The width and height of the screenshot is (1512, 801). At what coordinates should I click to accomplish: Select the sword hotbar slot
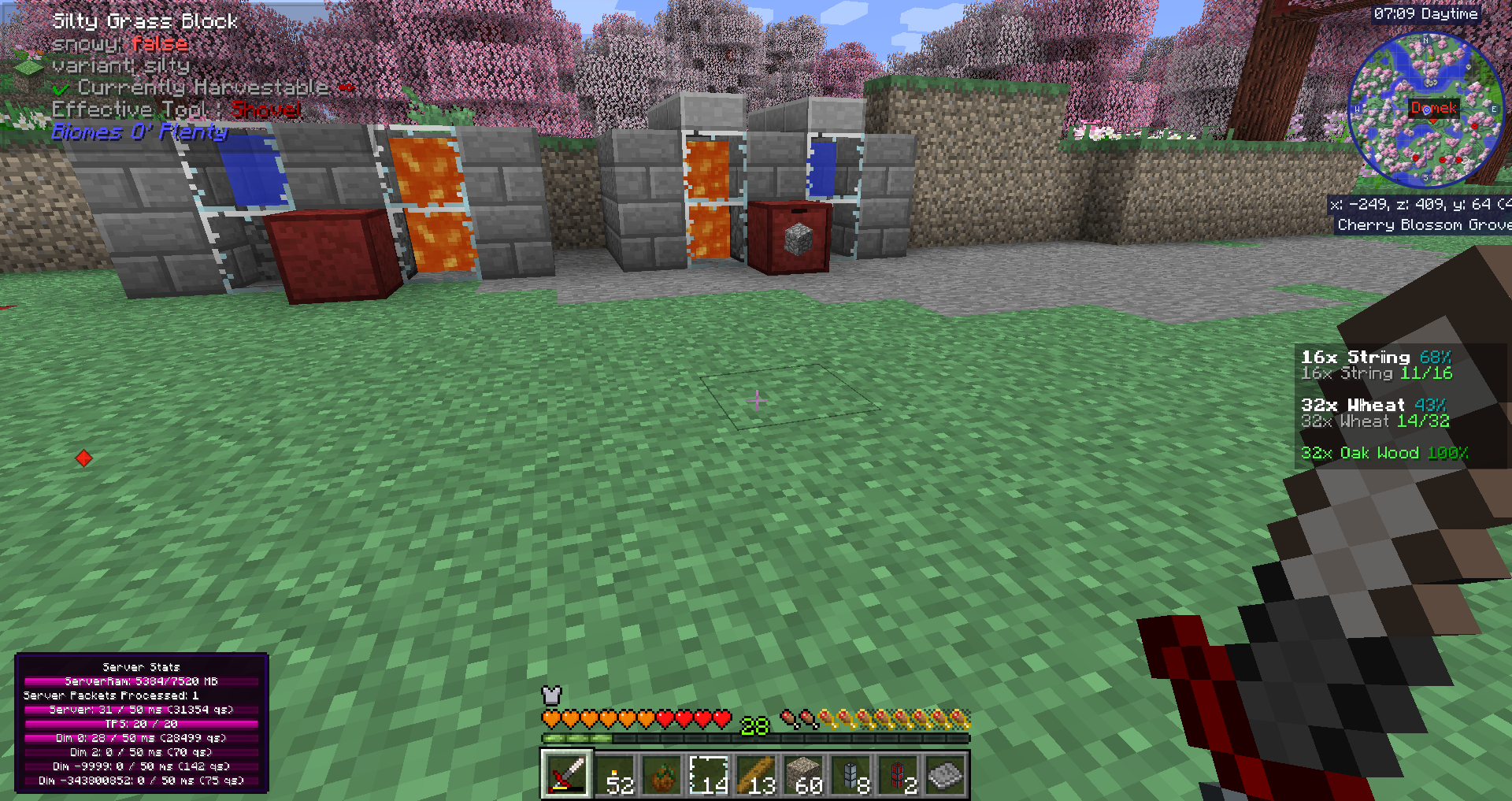[566, 775]
